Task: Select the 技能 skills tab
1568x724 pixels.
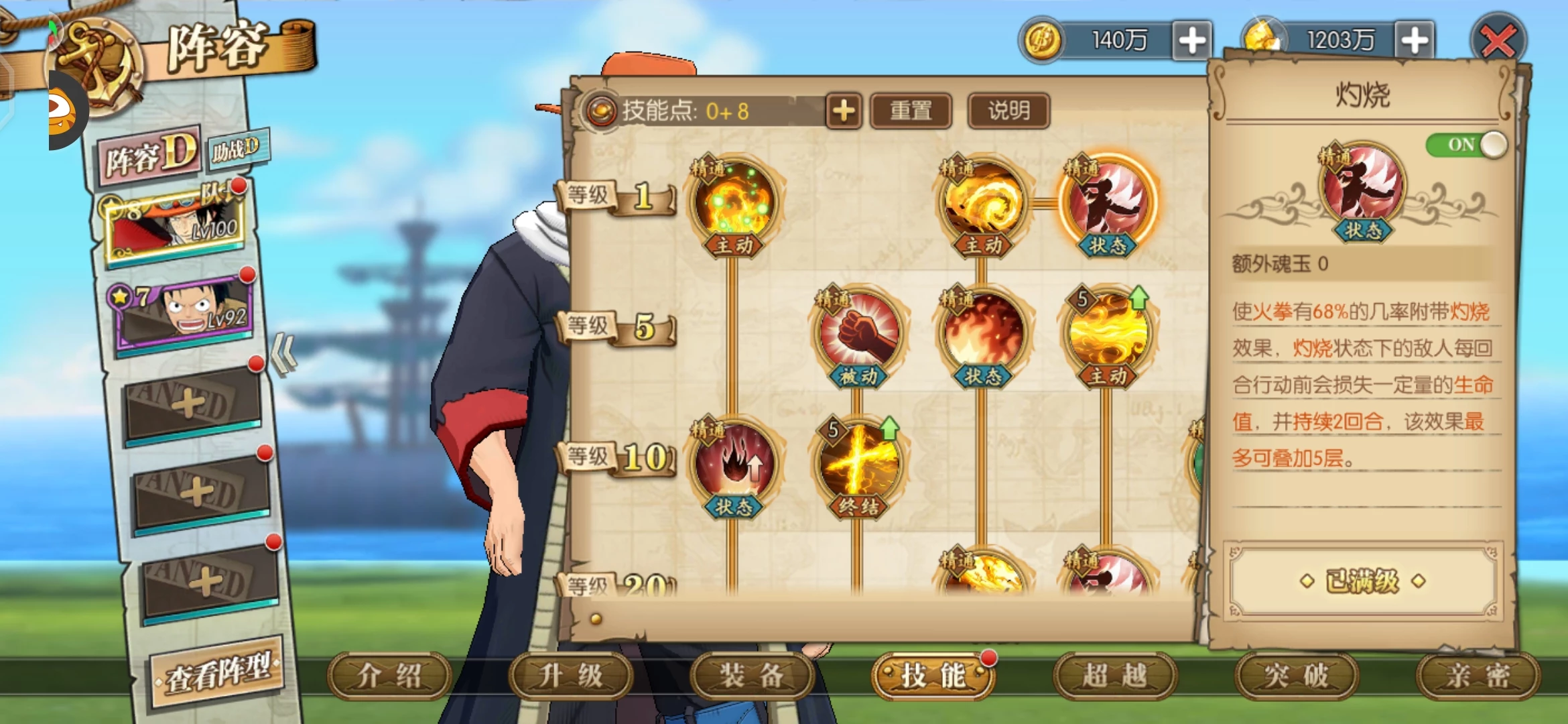Action: (x=933, y=676)
